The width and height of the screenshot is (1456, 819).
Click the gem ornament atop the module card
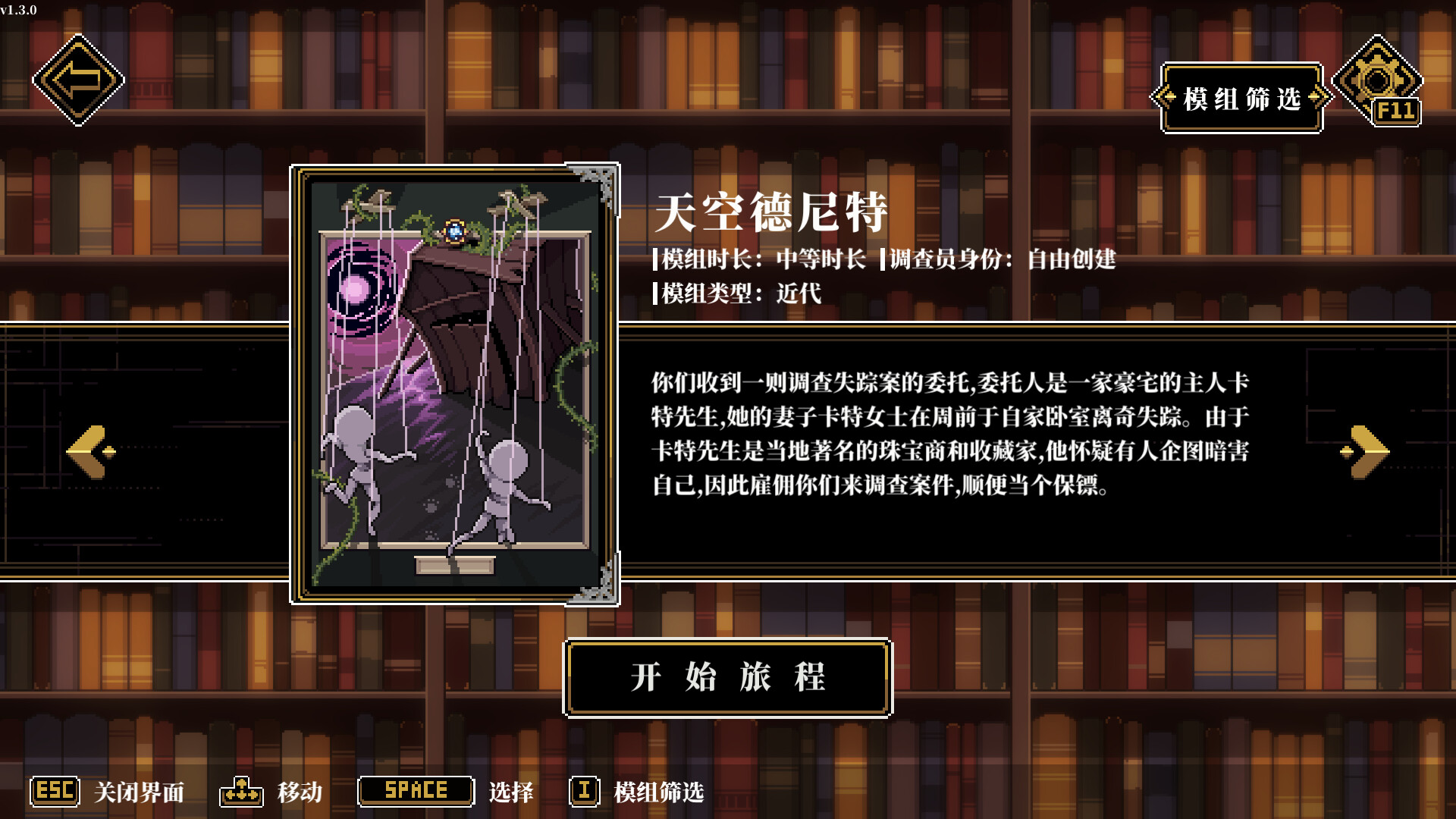(455, 231)
